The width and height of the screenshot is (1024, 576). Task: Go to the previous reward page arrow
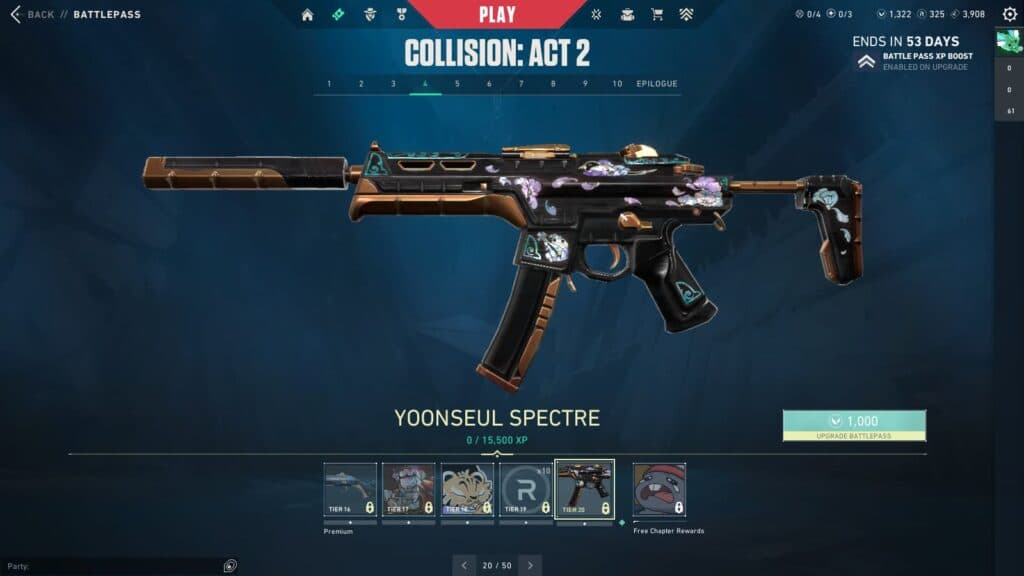(464, 565)
